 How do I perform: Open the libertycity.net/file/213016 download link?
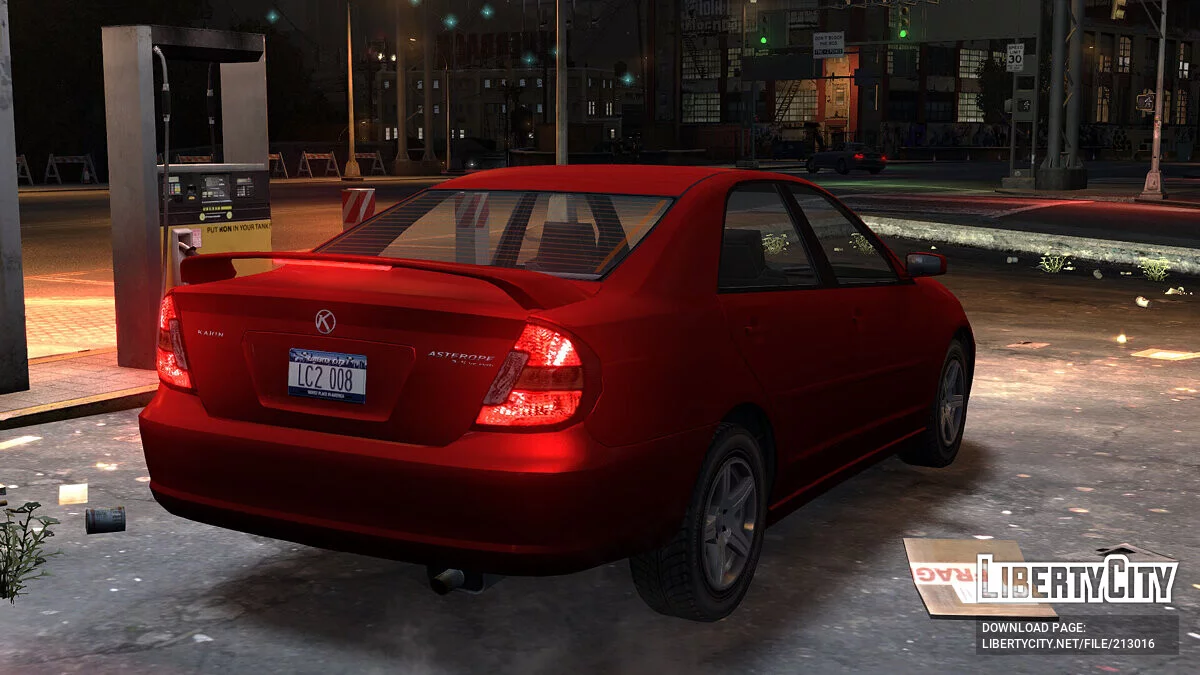click(x=1068, y=644)
